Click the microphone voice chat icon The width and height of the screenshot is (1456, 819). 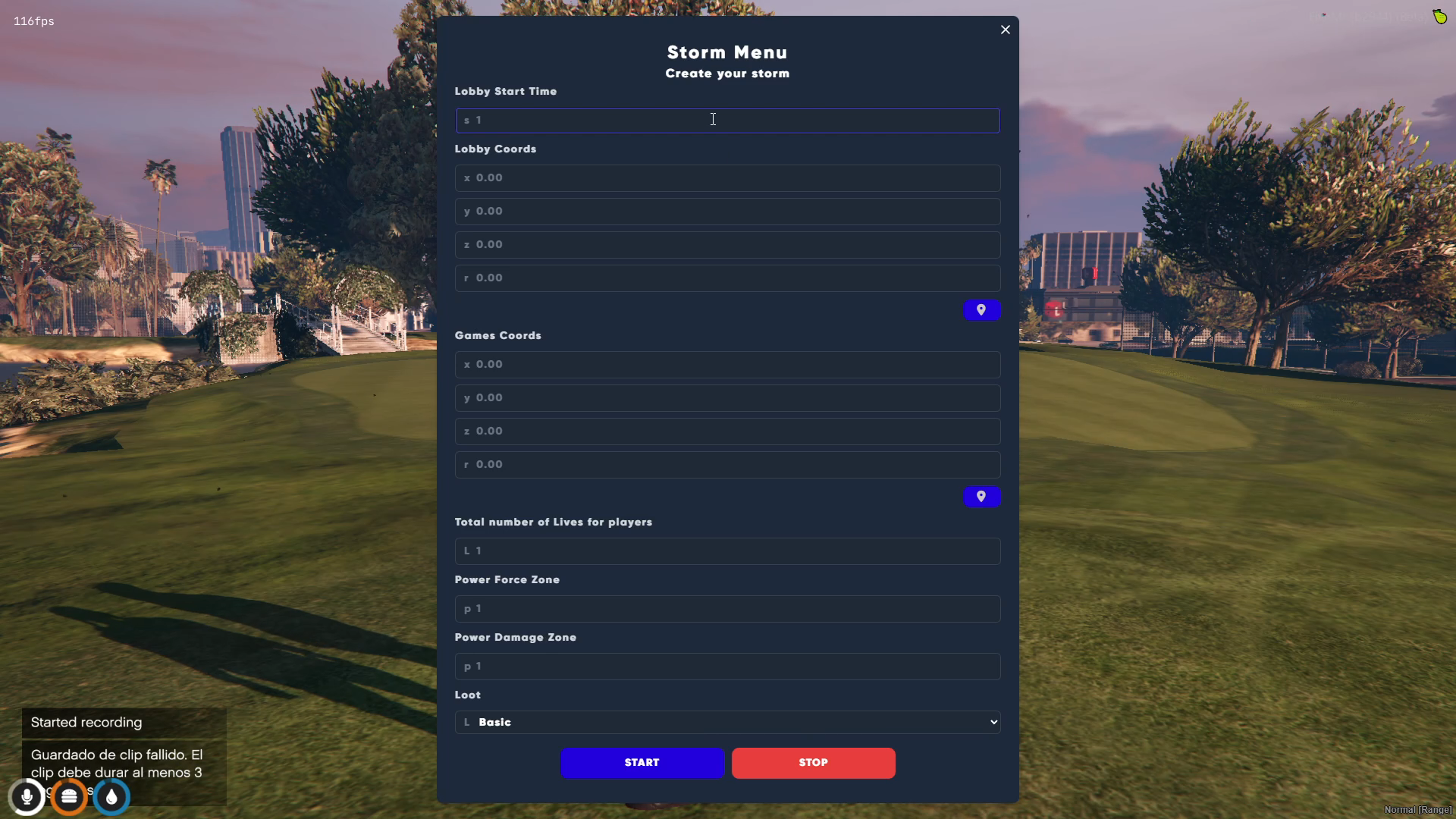coord(27,797)
